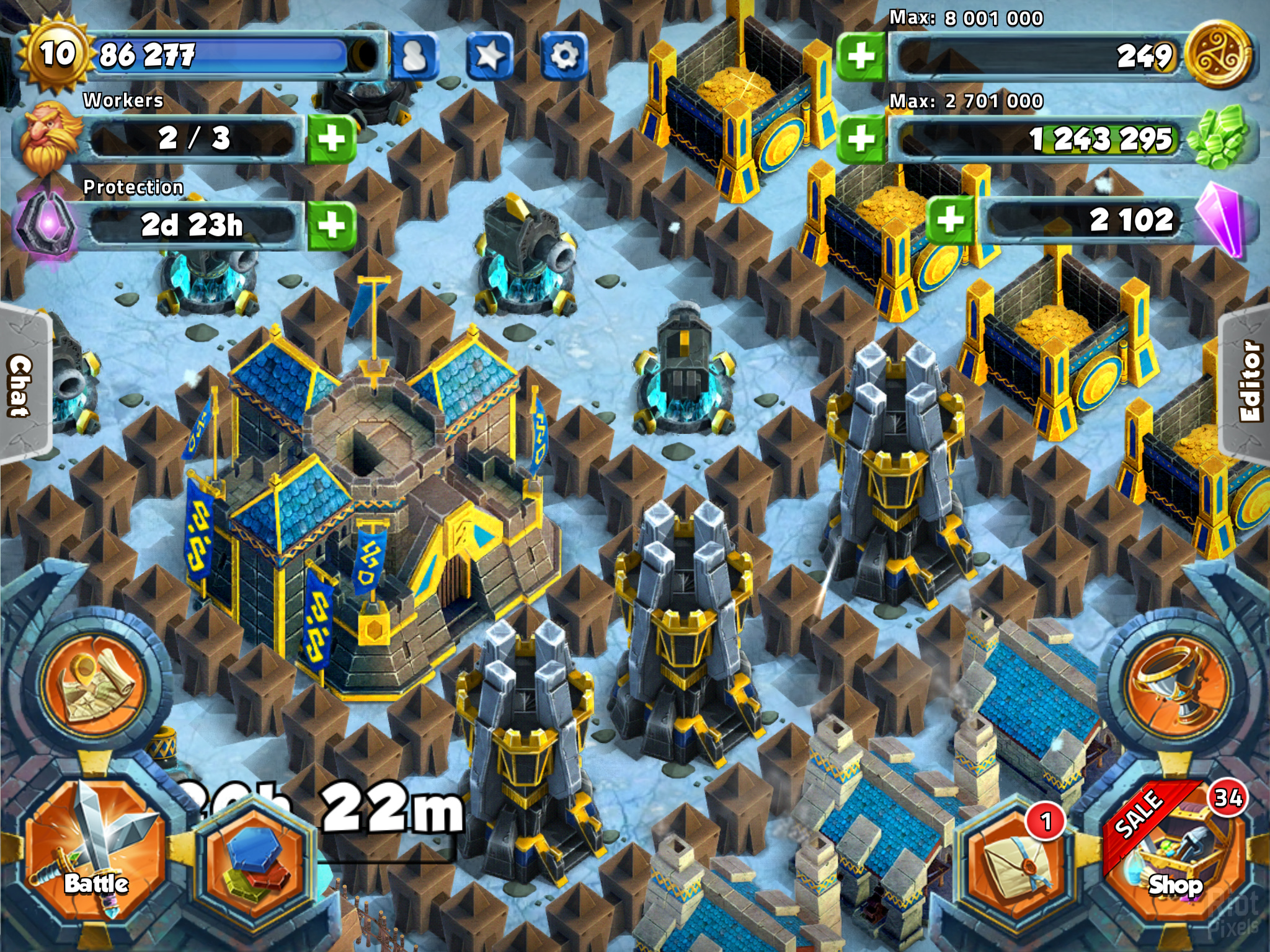Purchase purple gems via plus button
This screenshot has width=1270, height=952.
click(950, 219)
